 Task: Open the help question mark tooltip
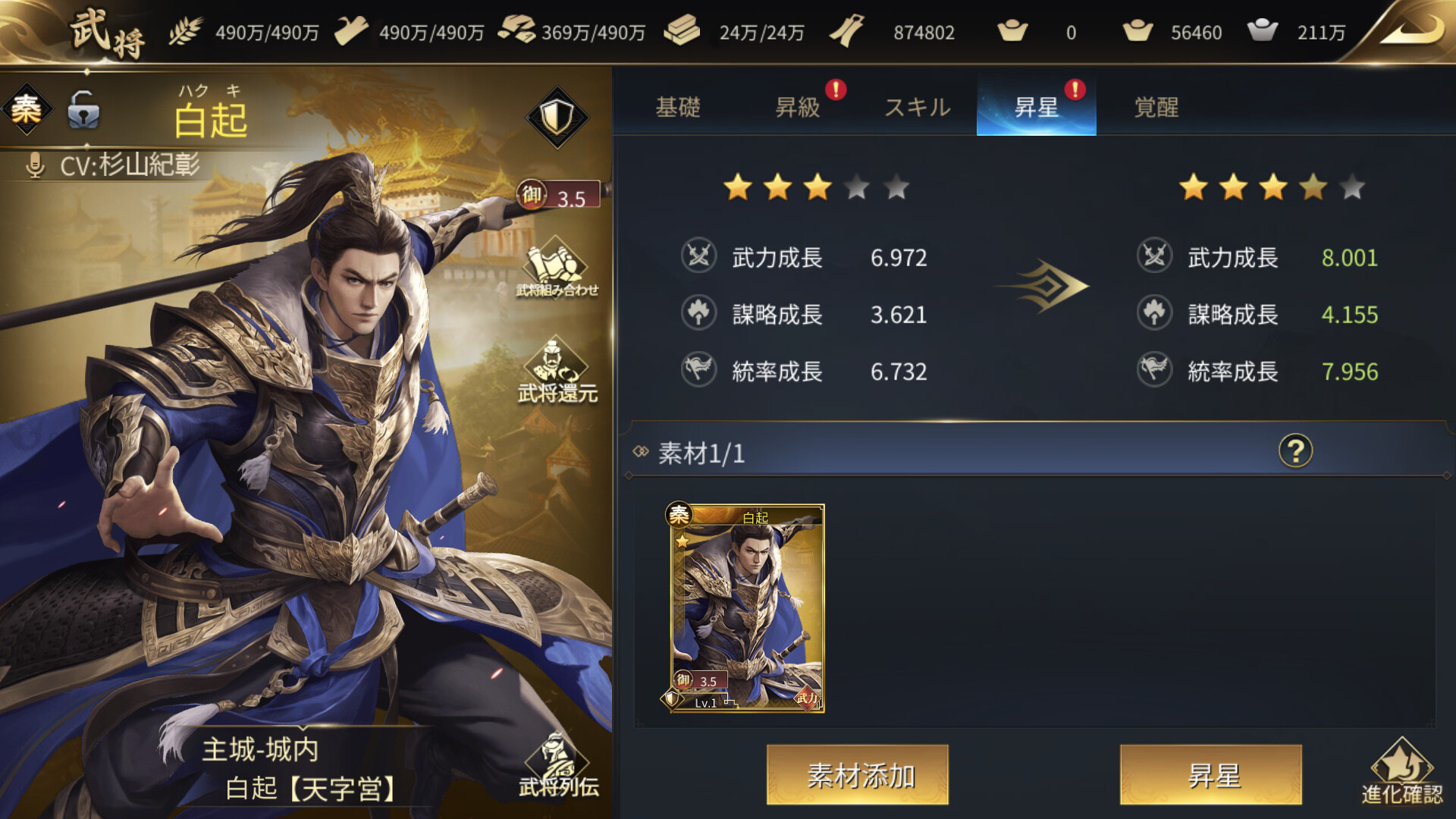point(1299,450)
